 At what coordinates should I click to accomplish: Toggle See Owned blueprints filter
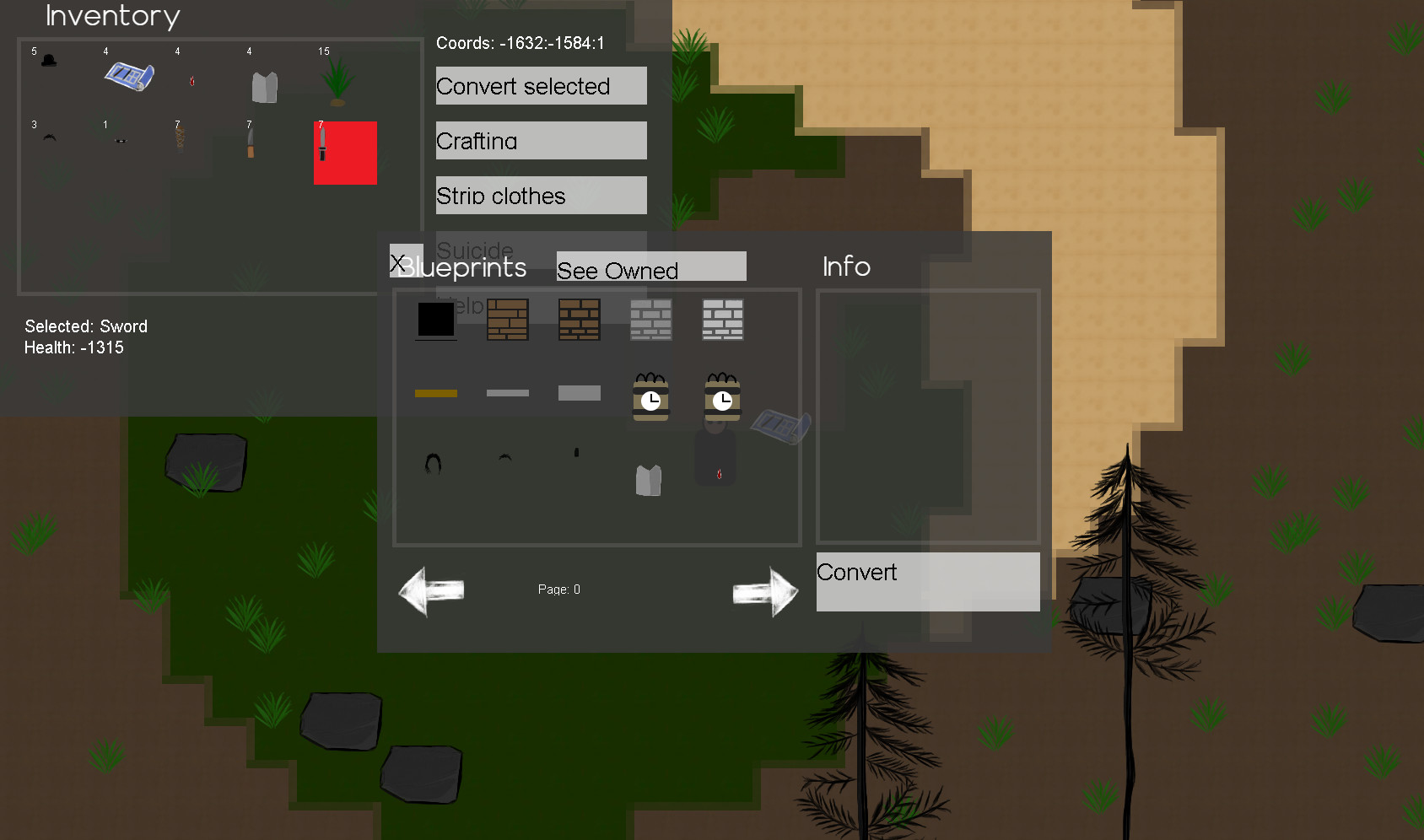point(650,267)
